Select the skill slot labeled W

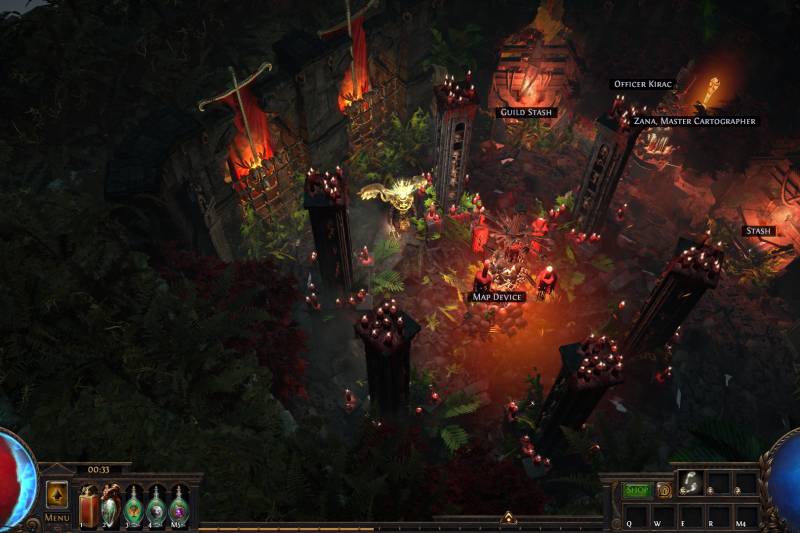coord(663,517)
